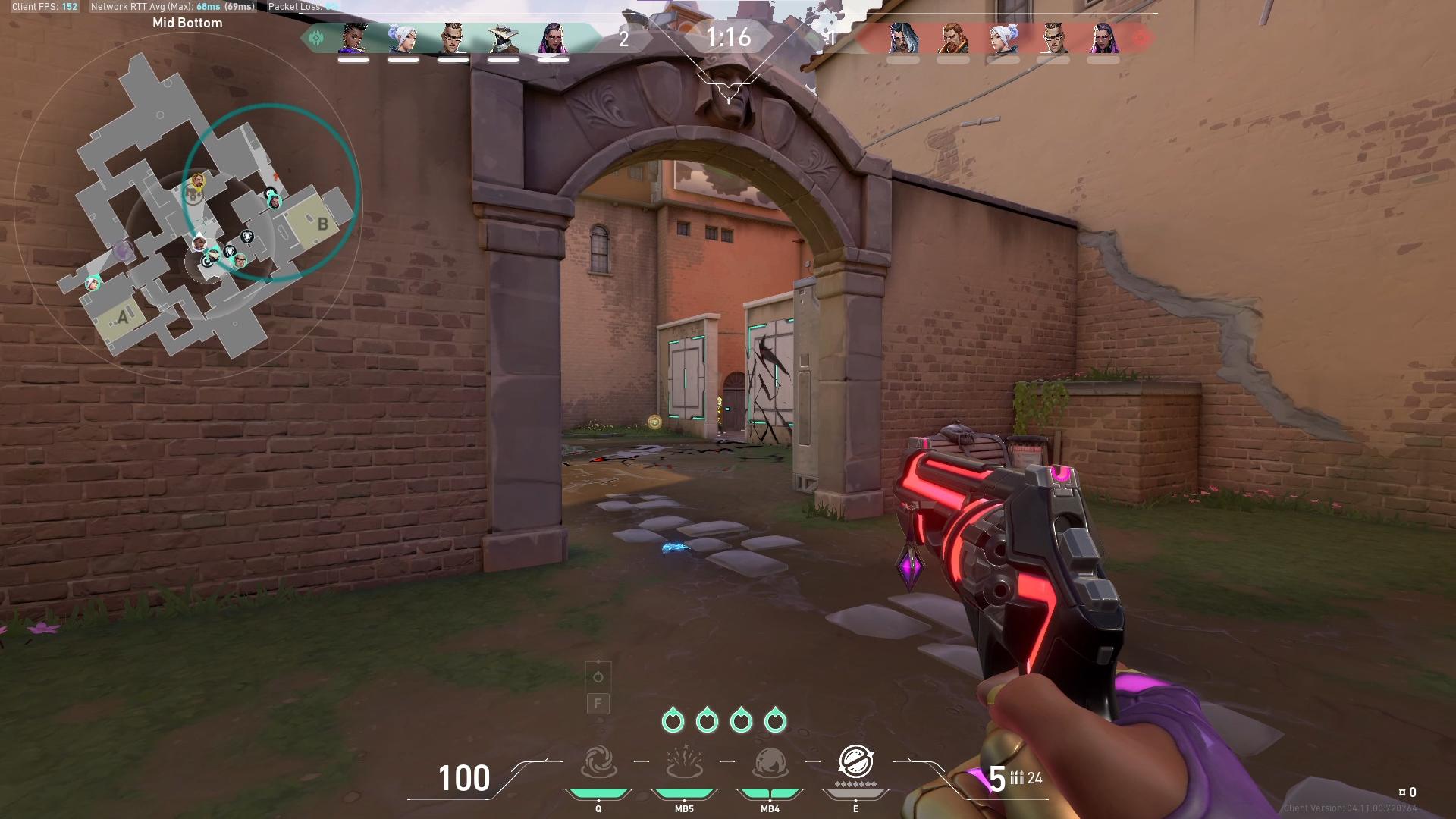The width and height of the screenshot is (1456, 819).
Task: Click the A site label on the minimap
Action: (124, 318)
